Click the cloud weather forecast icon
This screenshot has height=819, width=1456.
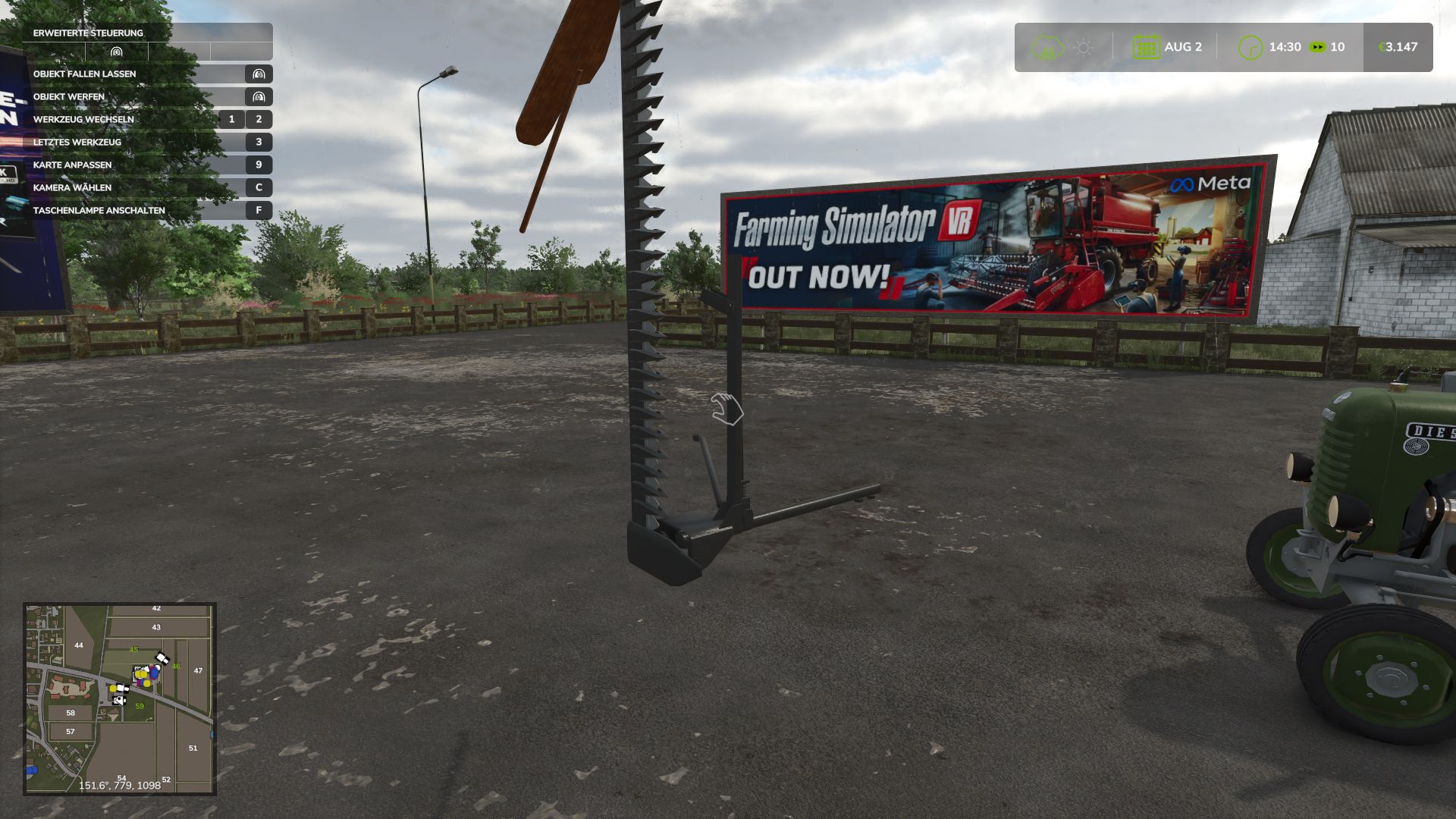1047,48
